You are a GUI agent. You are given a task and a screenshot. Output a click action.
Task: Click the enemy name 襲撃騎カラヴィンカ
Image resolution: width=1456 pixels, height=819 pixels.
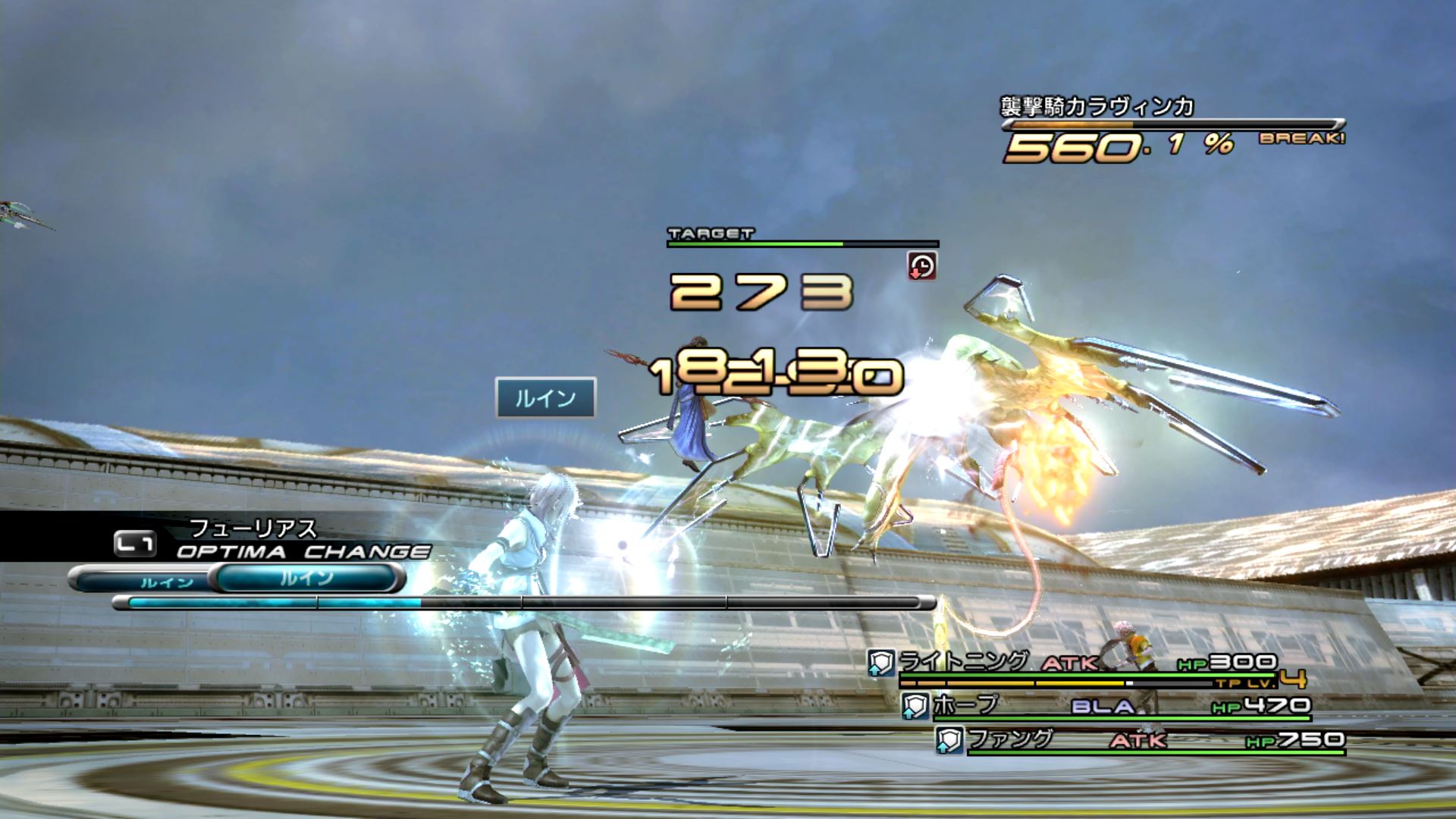tap(1097, 107)
